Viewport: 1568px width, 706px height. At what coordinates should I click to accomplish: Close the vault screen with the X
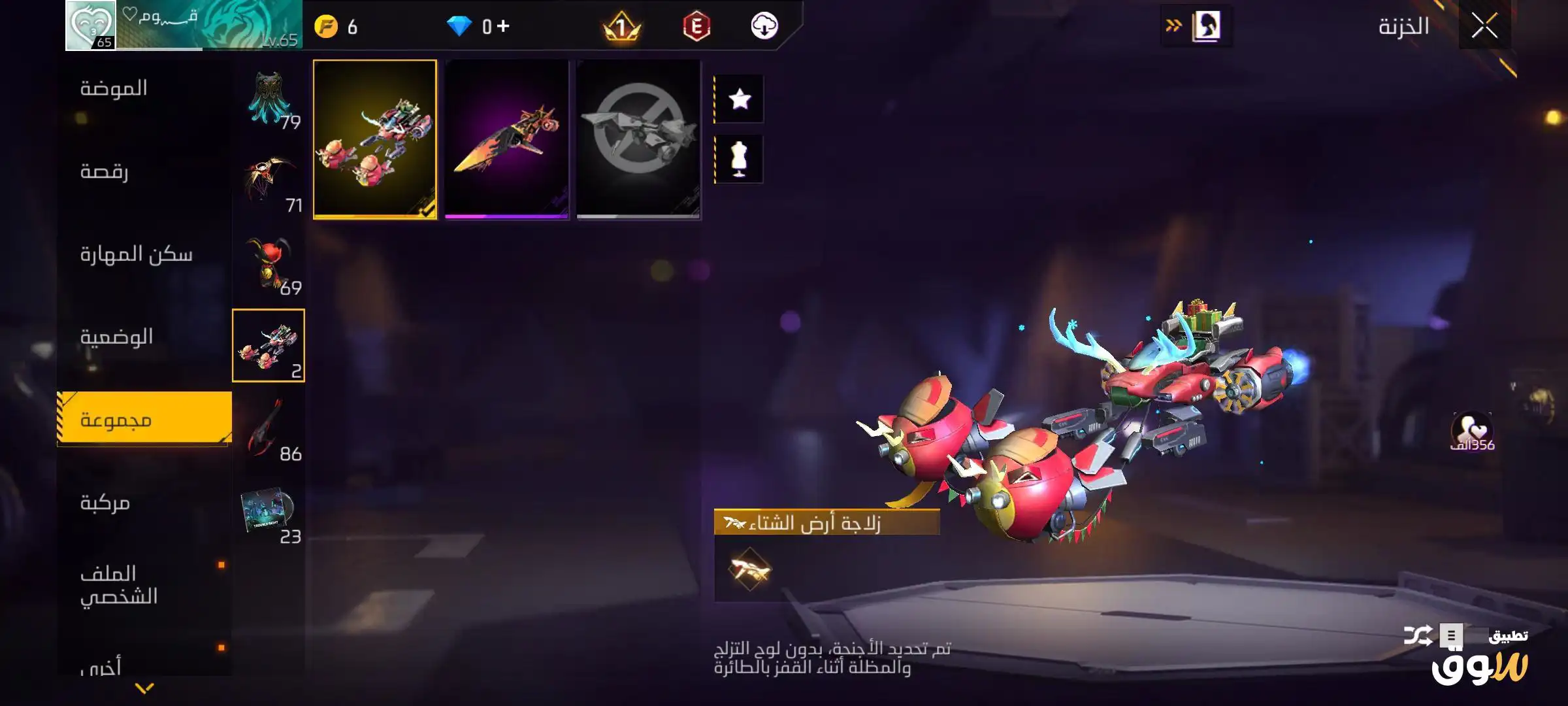point(1484,27)
